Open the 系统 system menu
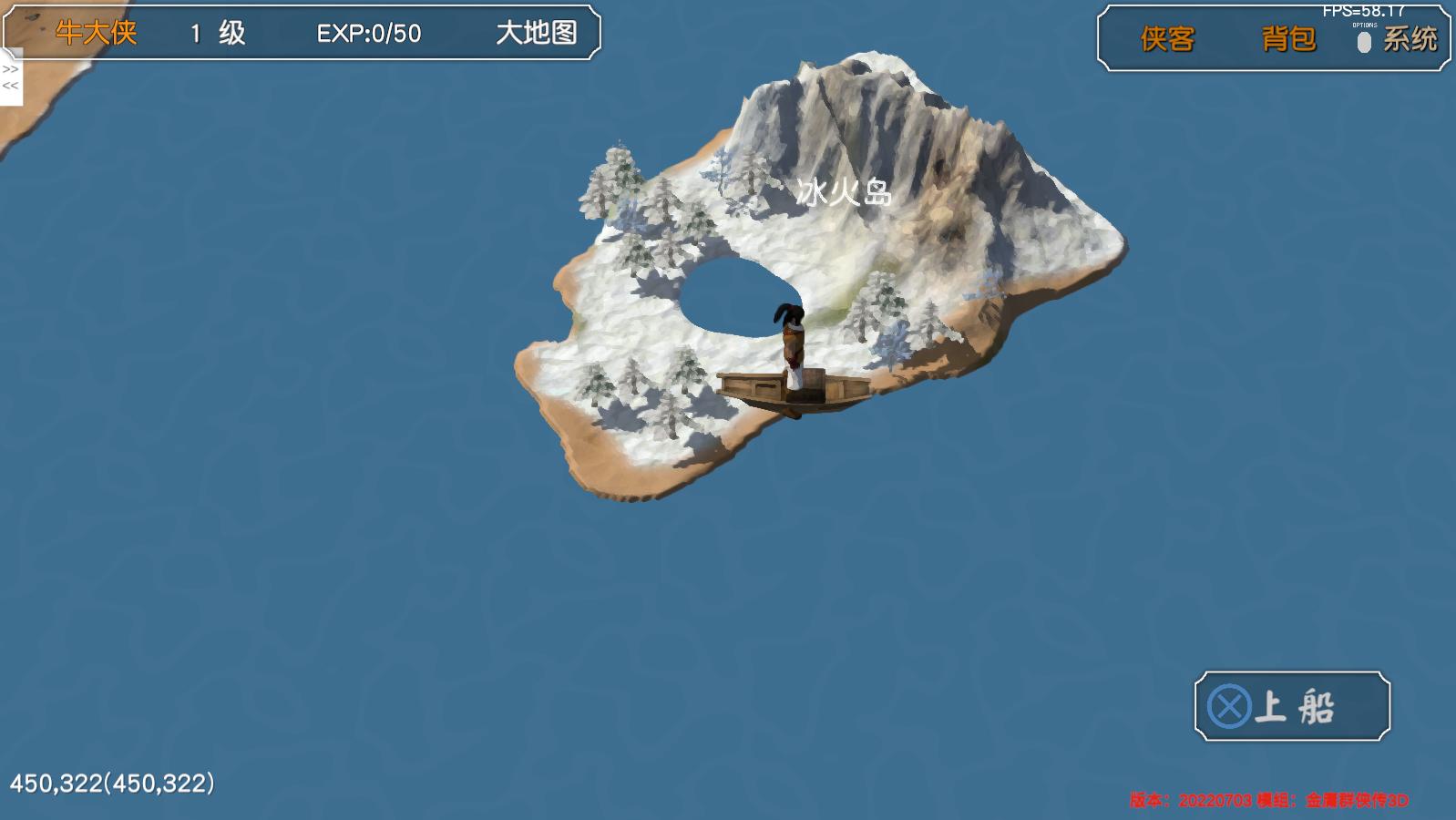This screenshot has height=820, width=1456. point(1411,39)
